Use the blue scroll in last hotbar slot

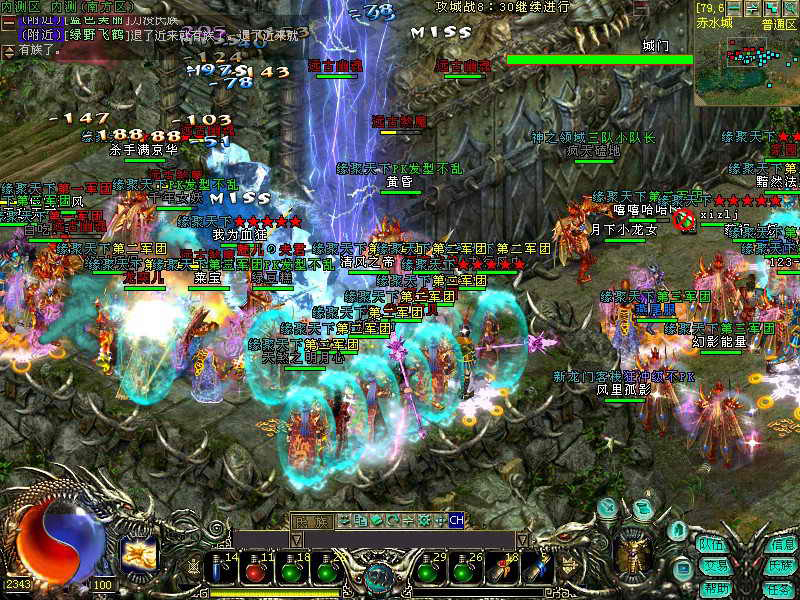coord(537,572)
